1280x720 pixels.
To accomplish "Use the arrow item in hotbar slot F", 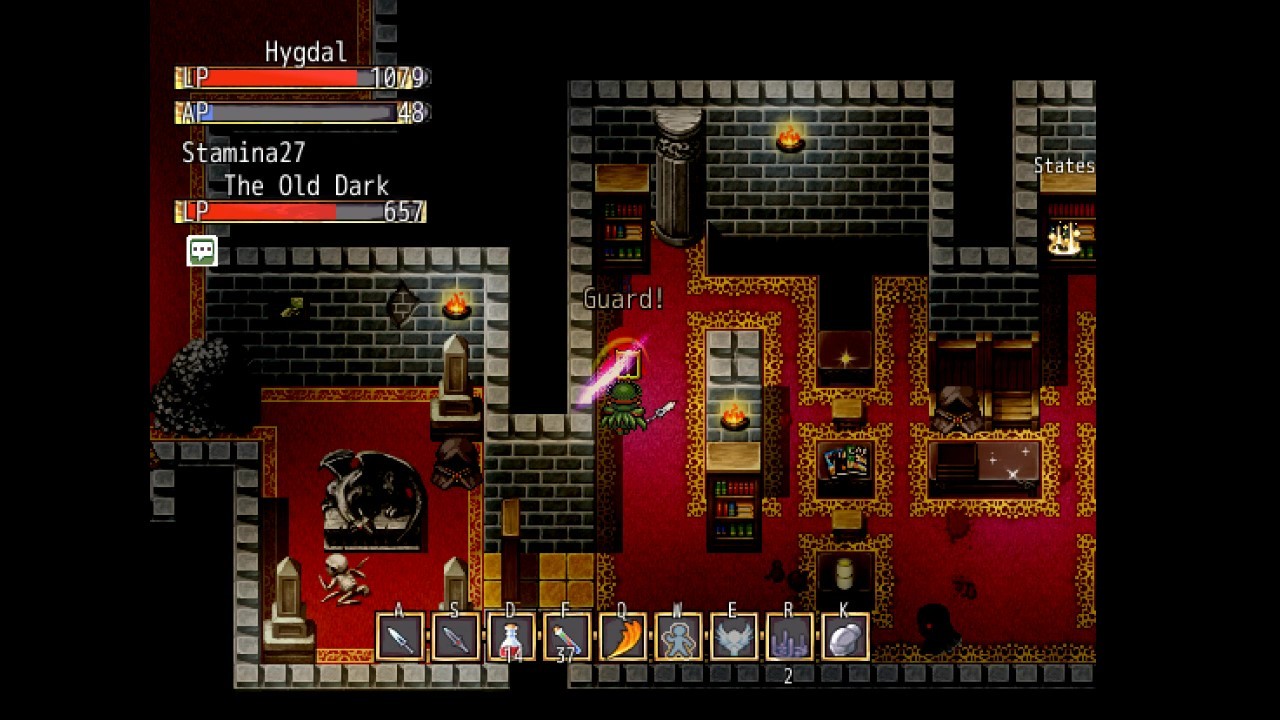I will (x=568, y=637).
